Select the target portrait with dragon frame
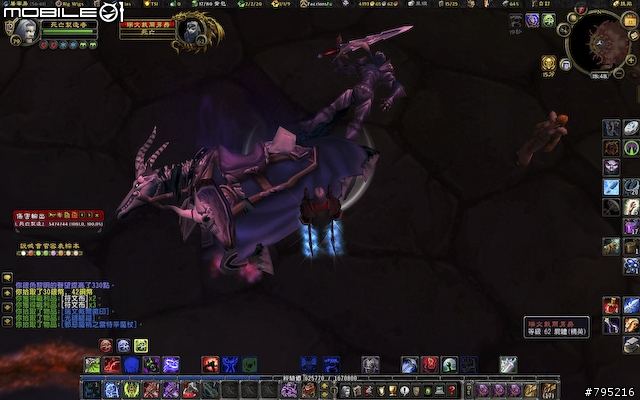 189,33
